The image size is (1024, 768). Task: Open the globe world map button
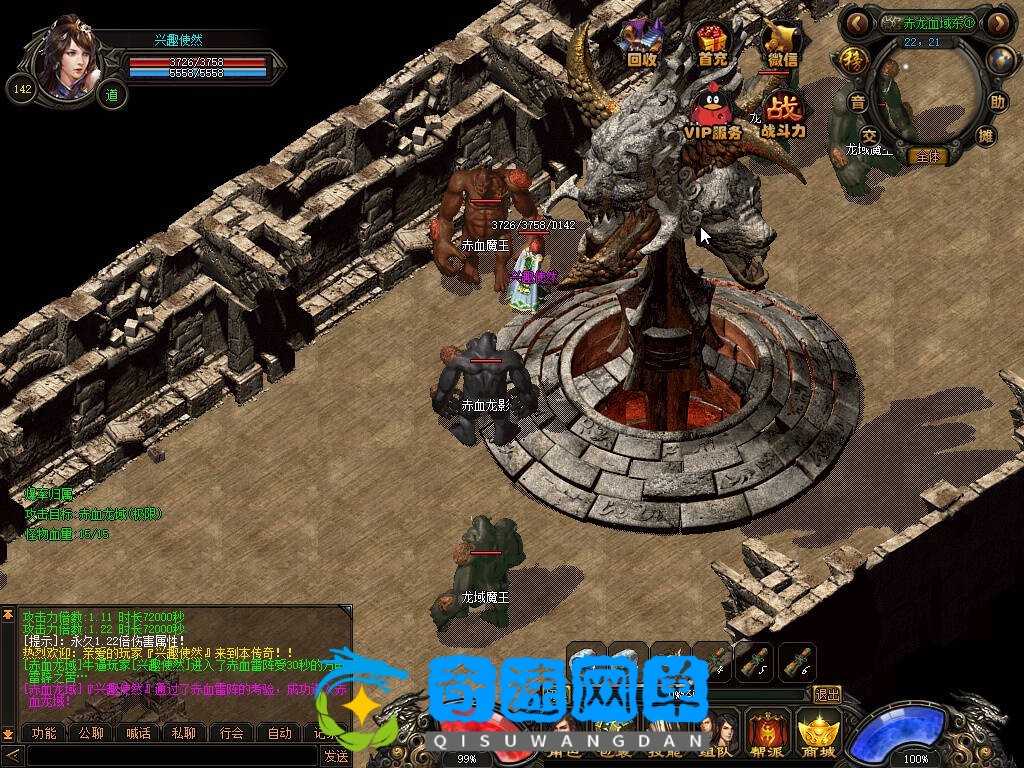1000,60
